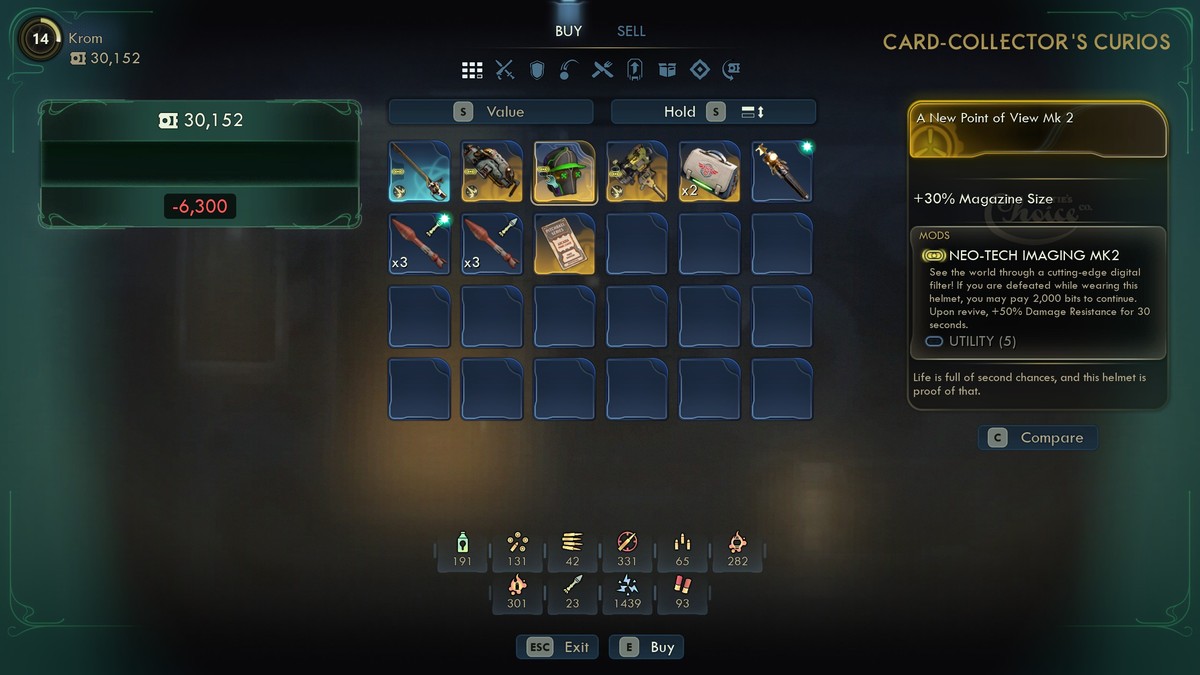The width and height of the screenshot is (1200, 675).
Task: Filter by weapons crossed-swords category
Action: pos(505,70)
